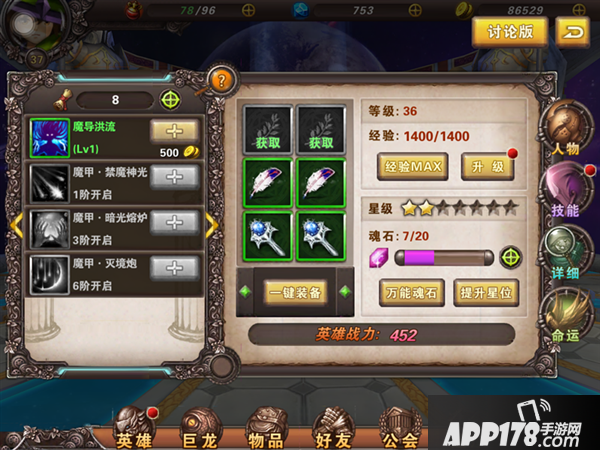Switch to previous hero with left arrow

click(x=16, y=226)
